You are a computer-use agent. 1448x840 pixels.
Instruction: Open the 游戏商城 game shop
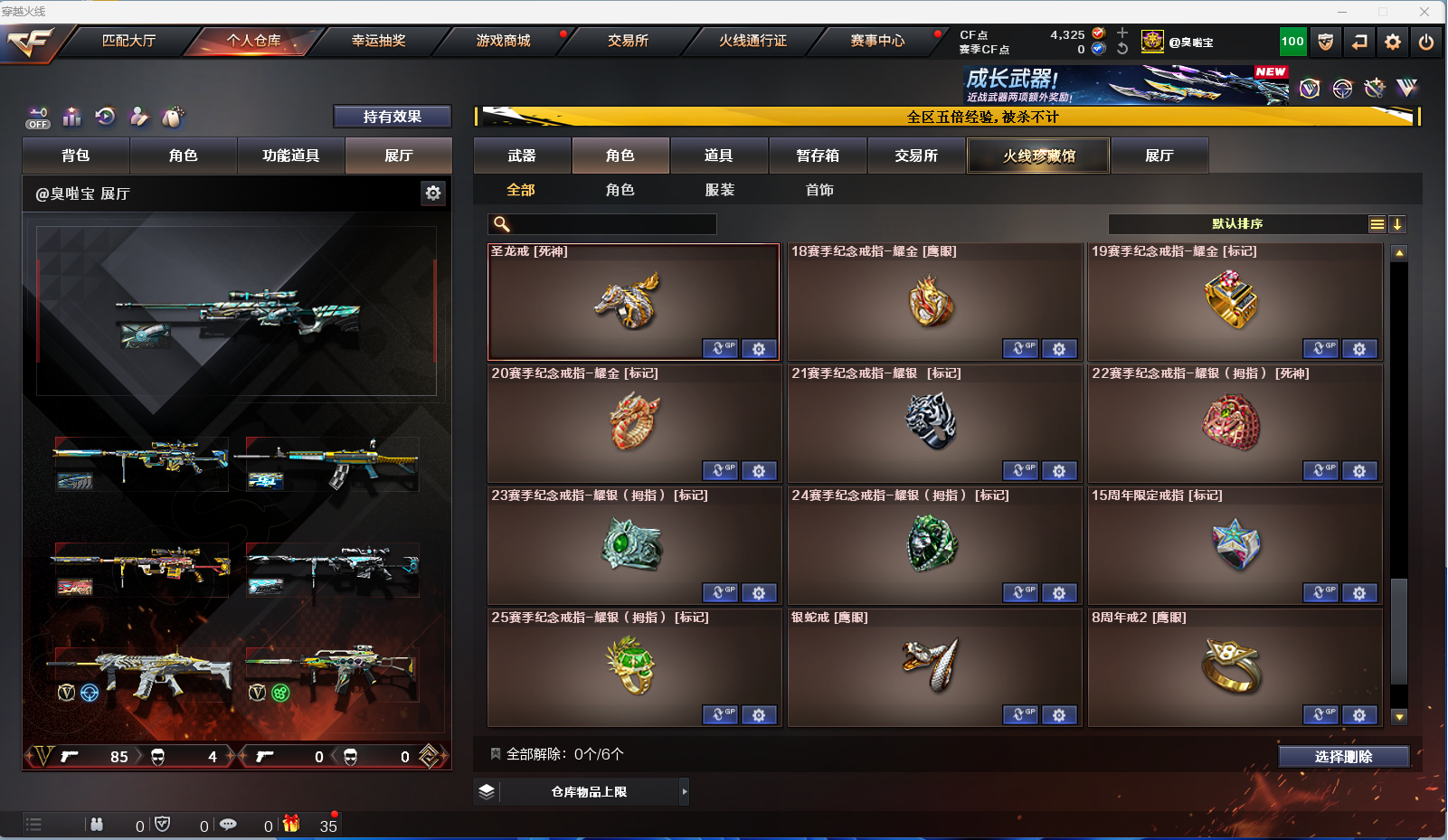[503, 41]
